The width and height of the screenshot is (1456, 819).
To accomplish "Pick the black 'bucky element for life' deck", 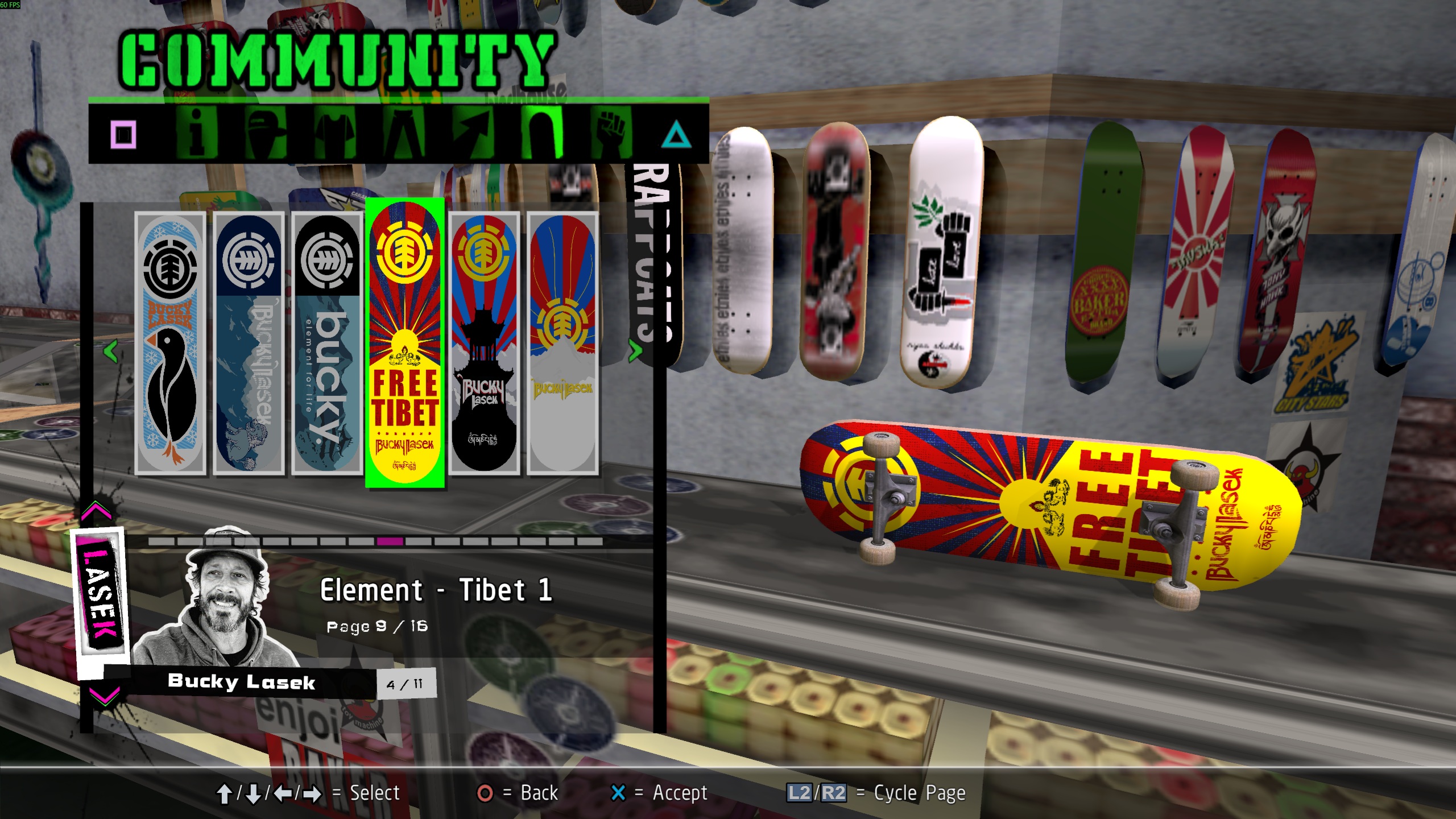I will pos(327,343).
